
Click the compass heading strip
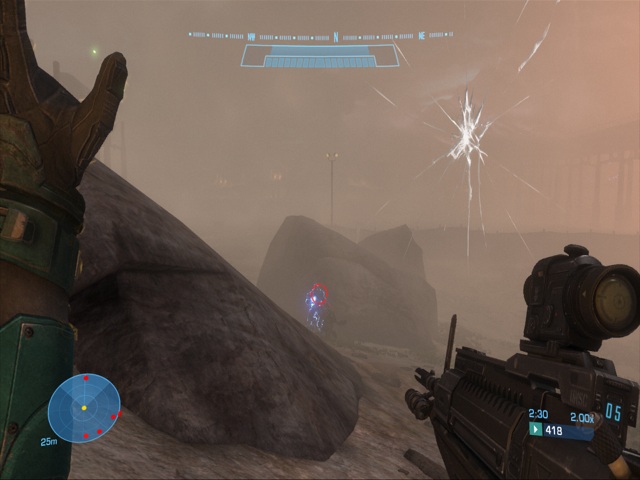coord(320,36)
